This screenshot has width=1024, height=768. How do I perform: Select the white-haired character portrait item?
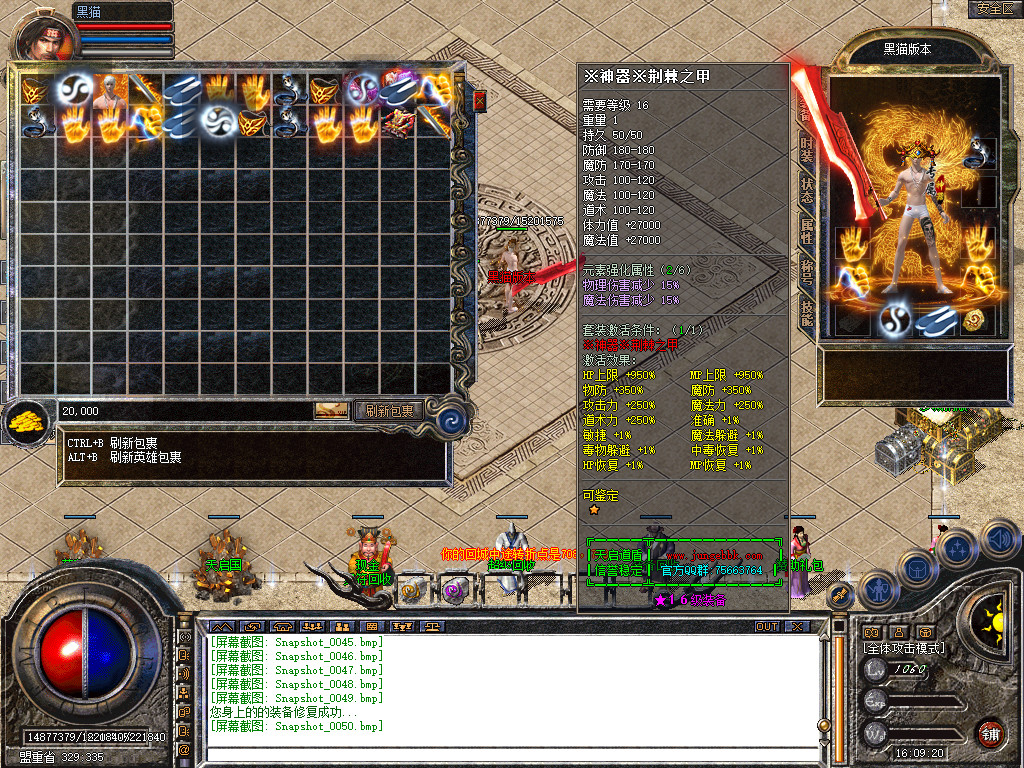pyautogui.click(x=108, y=90)
